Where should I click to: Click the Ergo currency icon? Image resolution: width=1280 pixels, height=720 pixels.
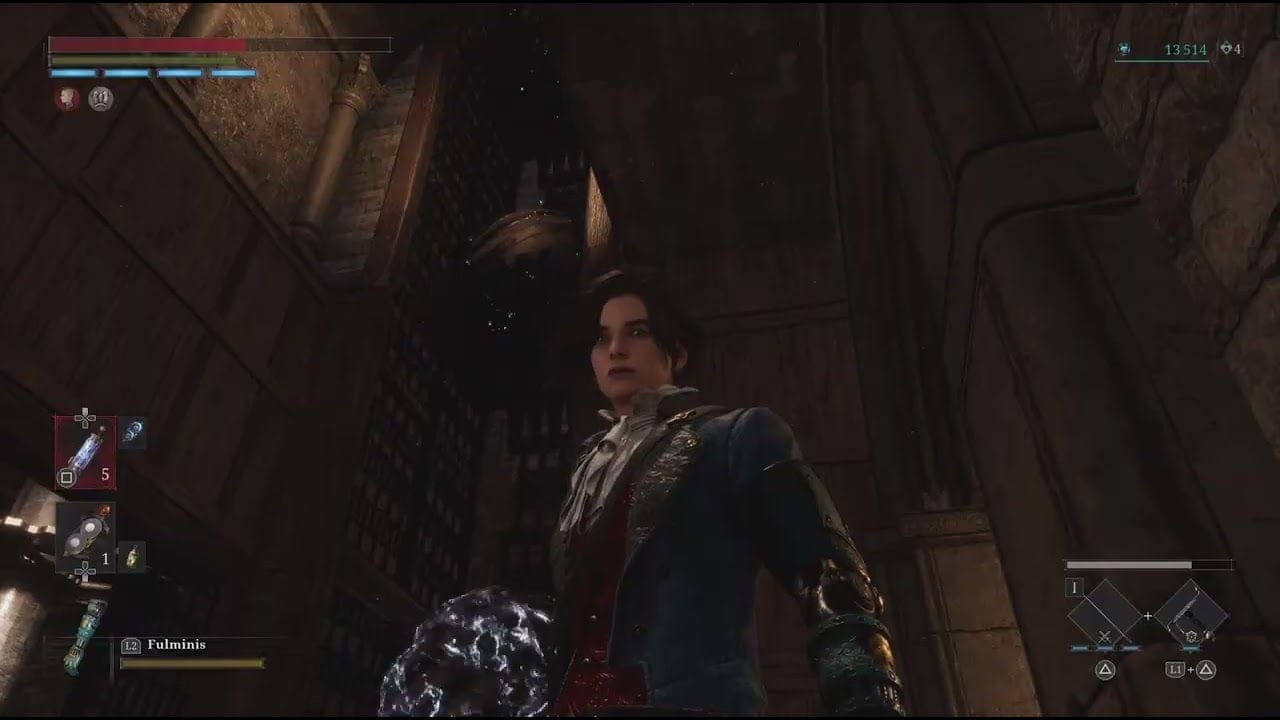1125,49
